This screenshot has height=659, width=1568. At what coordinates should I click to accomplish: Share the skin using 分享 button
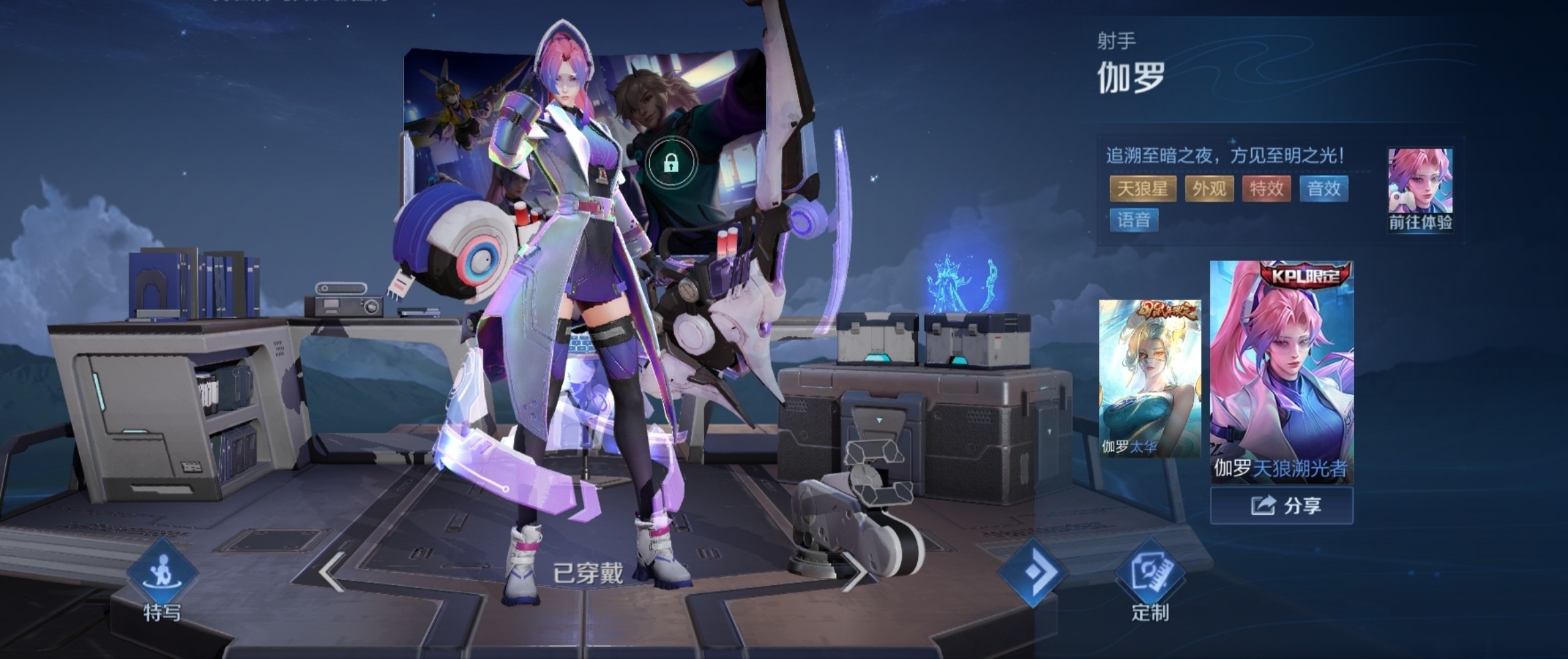click(x=1281, y=506)
